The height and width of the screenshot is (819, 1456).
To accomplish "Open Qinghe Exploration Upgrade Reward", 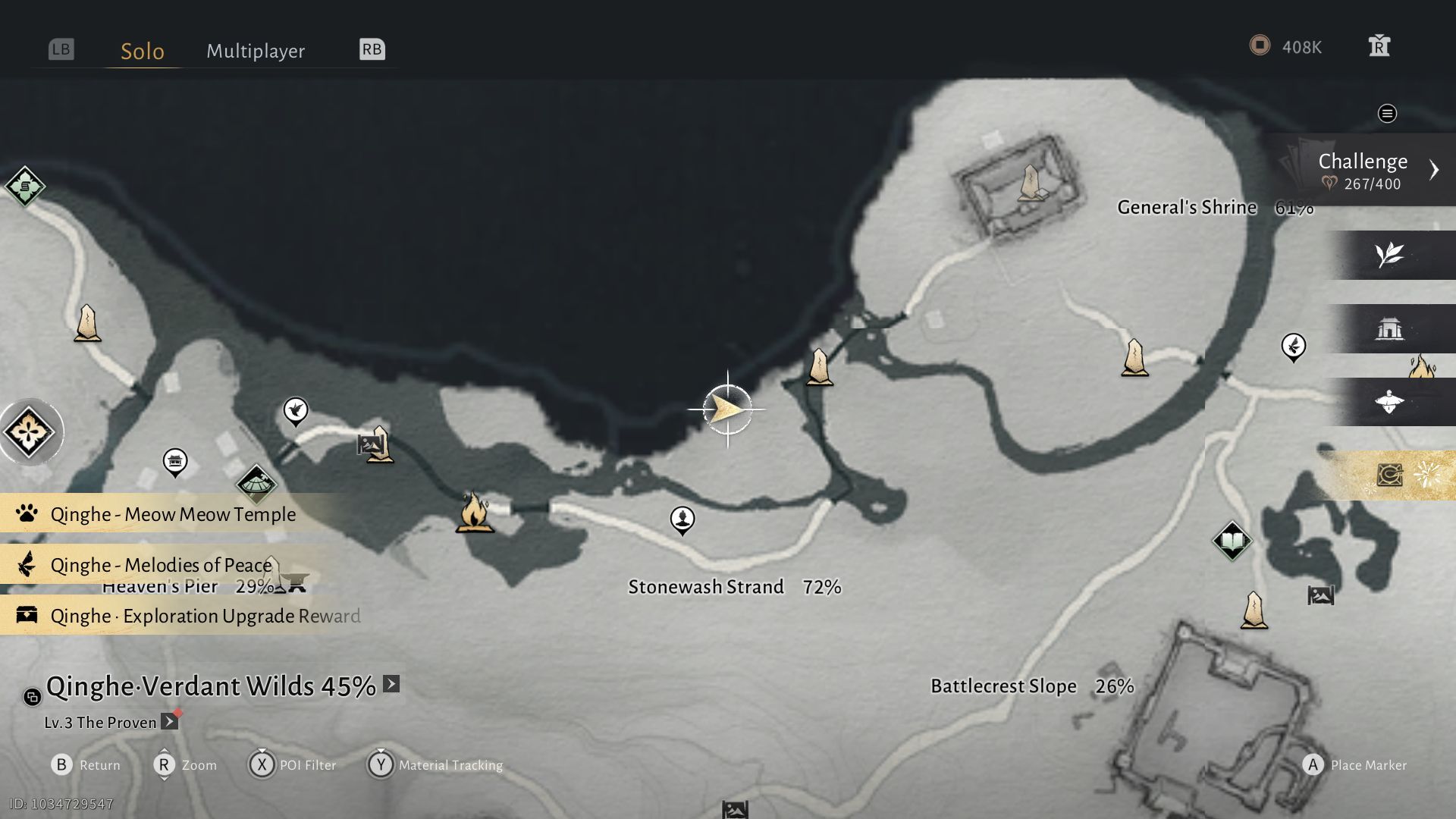I will click(x=205, y=616).
